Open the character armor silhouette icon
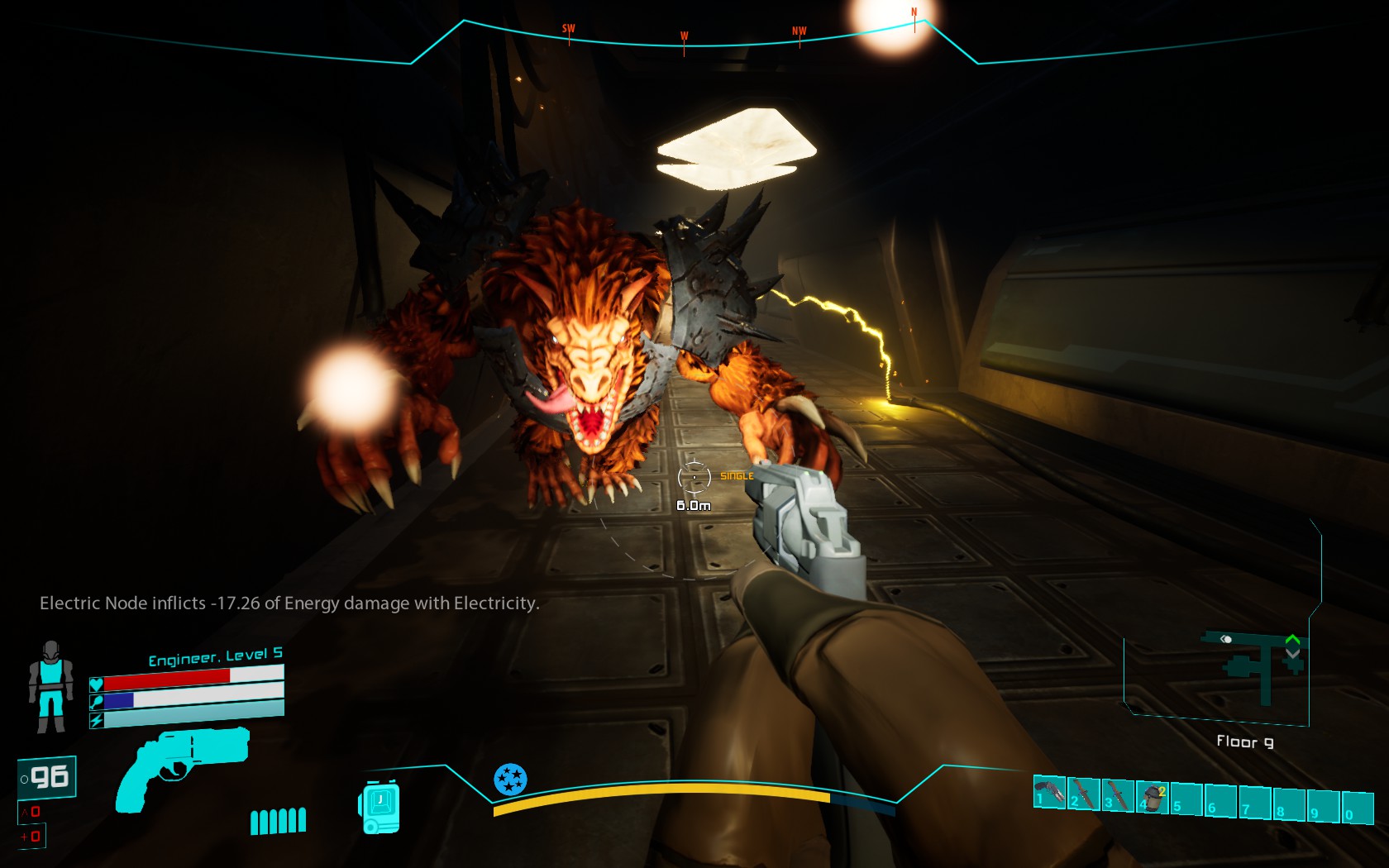The width and height of the screenshot is (1389, 868). point(50,687)
